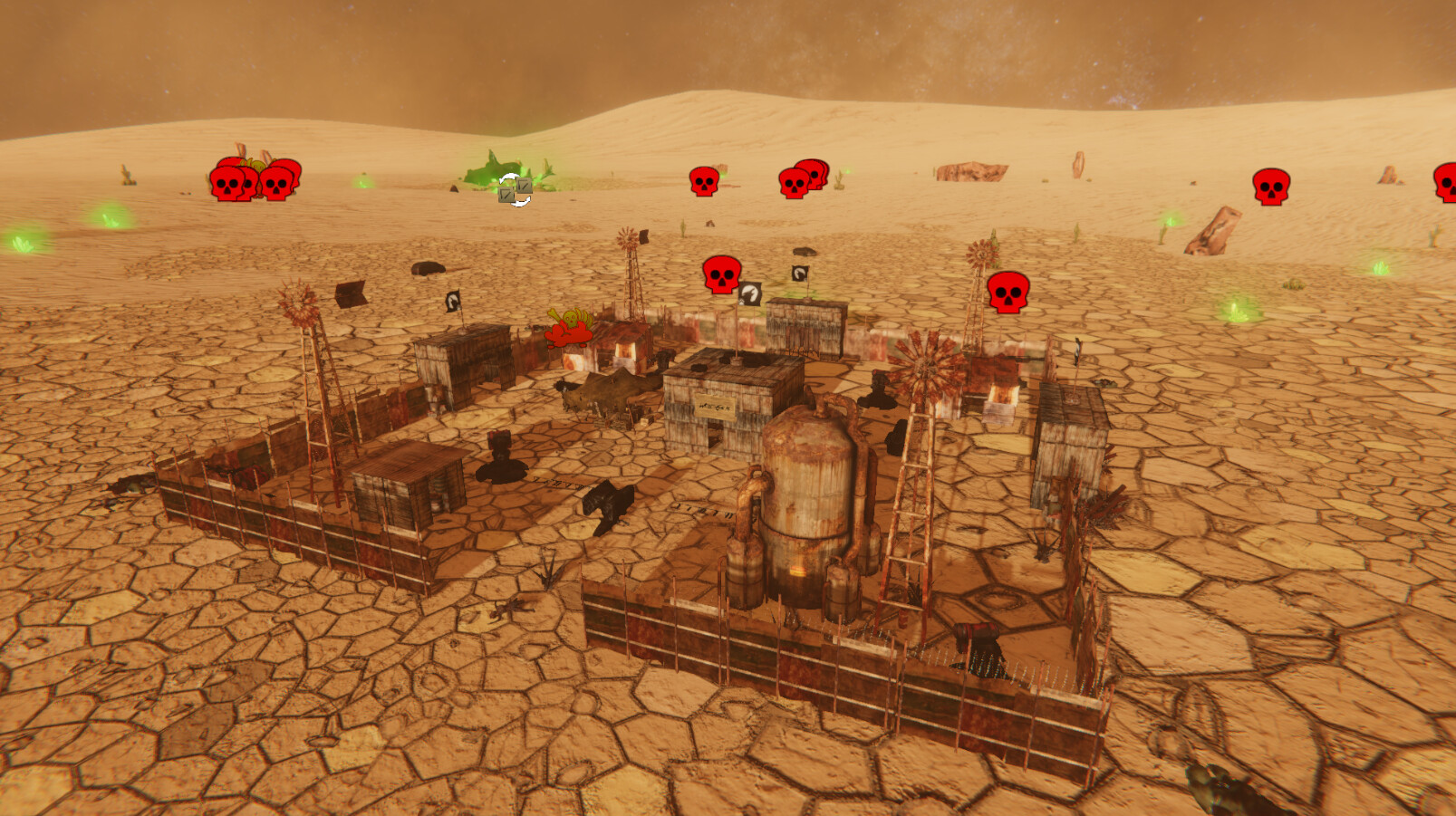Image resolution: width=1456 pixels, height=816 pixels.
Task: Click the rotating crates trade marker
Action: tap(513, 192)
